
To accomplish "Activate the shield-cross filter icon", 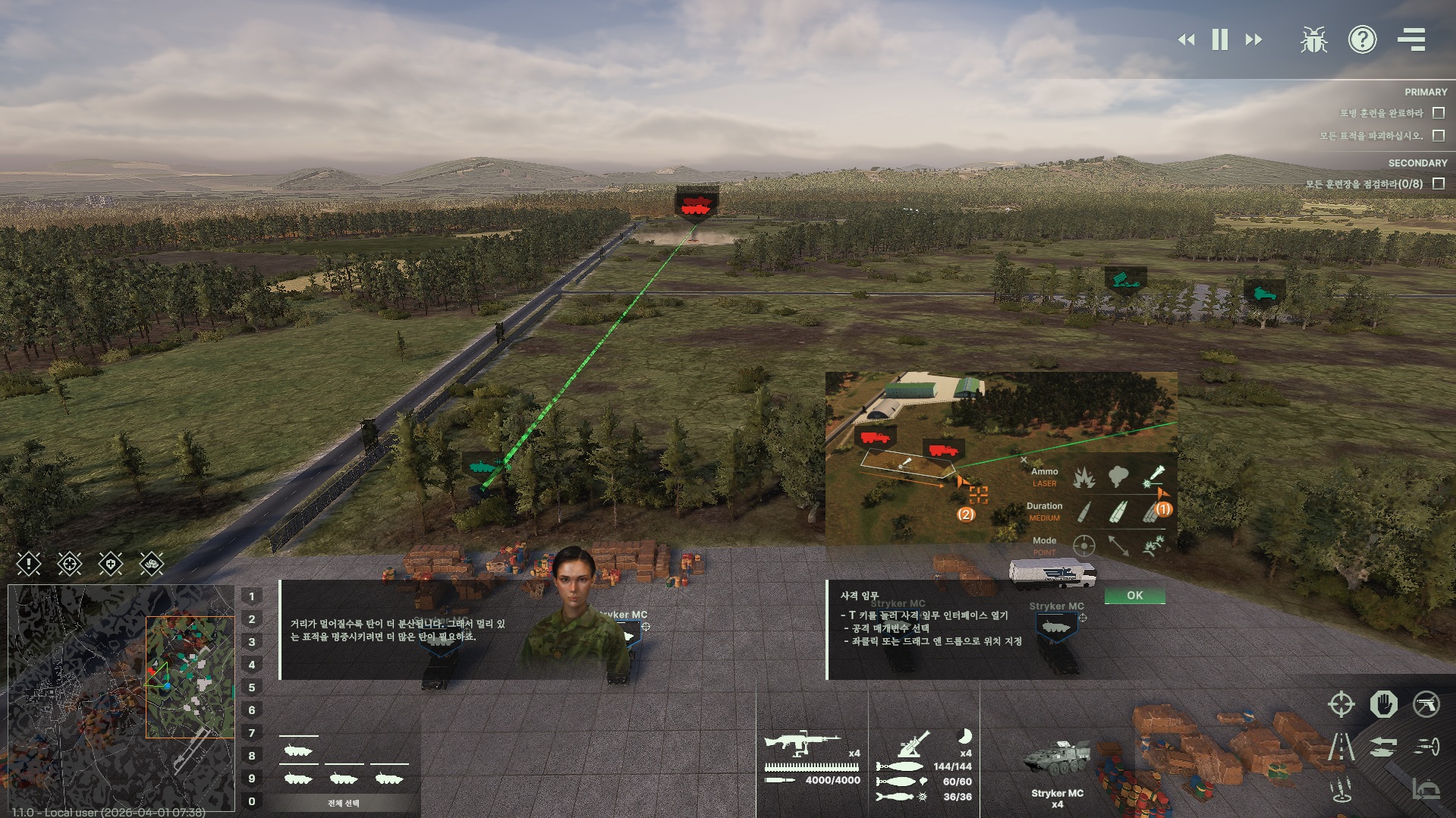I will (x=111, y=564).
